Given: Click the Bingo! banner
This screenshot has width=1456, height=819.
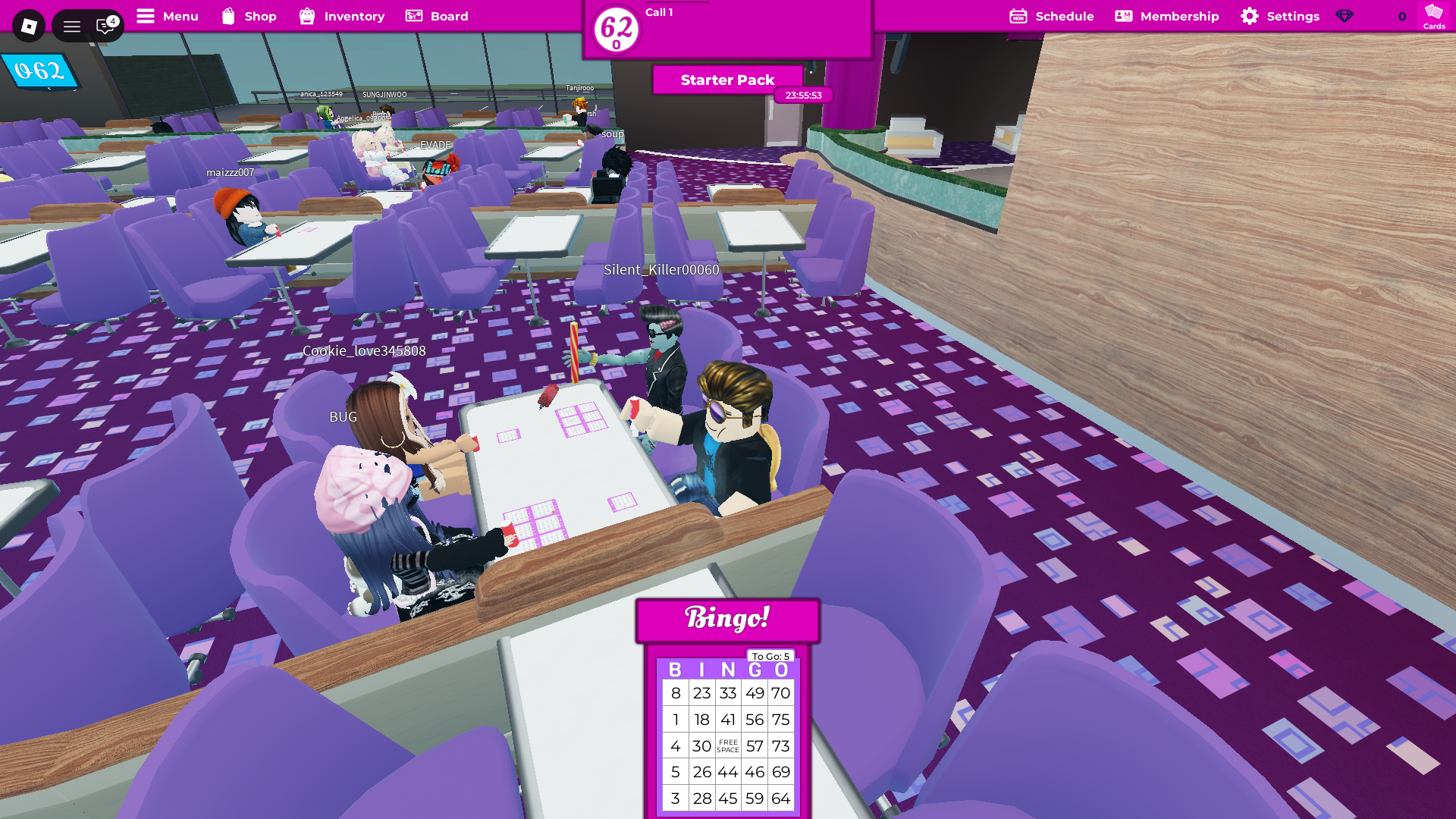Looking at the screenshot, I should 727,619.
